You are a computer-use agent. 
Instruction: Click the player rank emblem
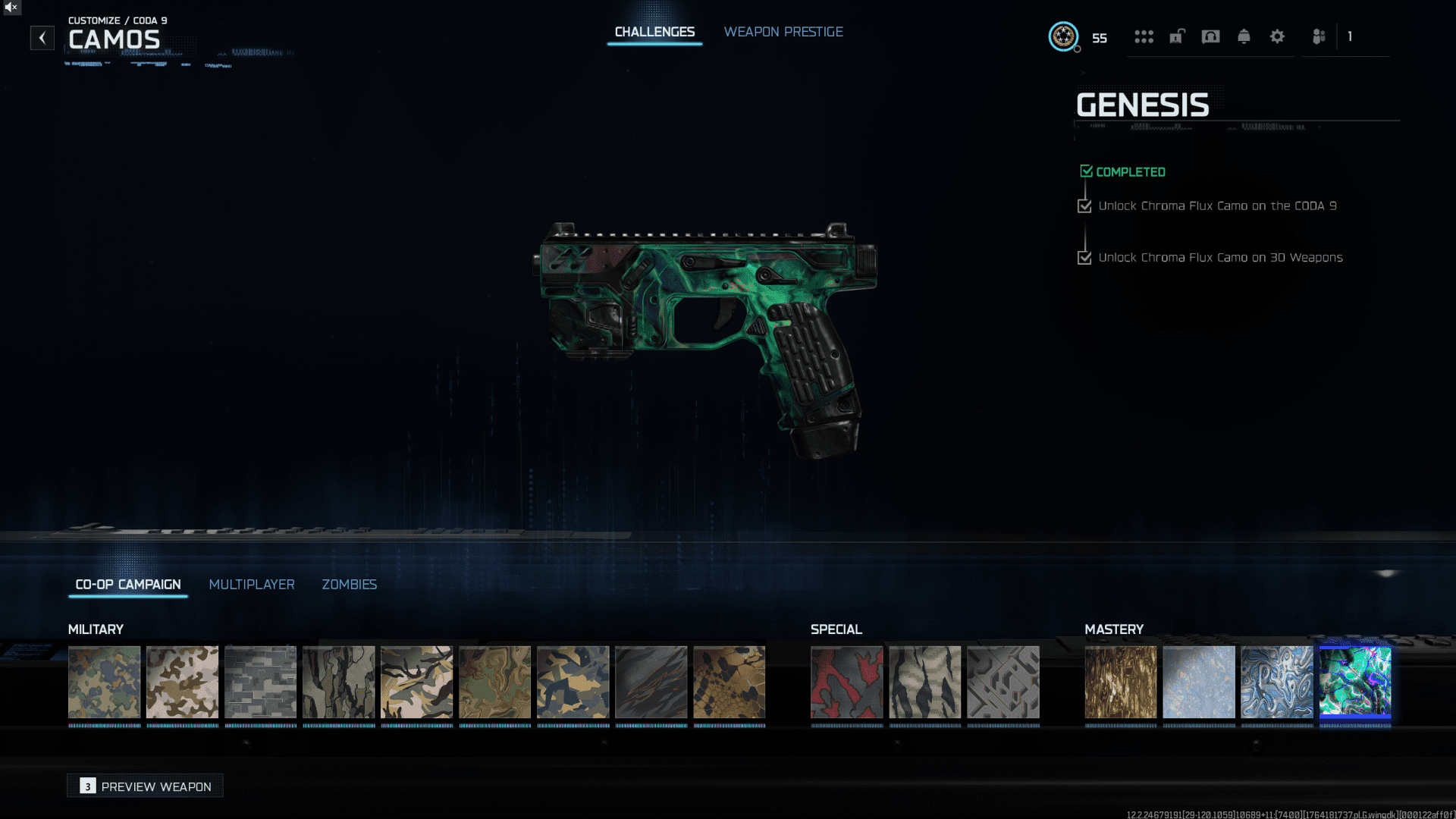1063,36
